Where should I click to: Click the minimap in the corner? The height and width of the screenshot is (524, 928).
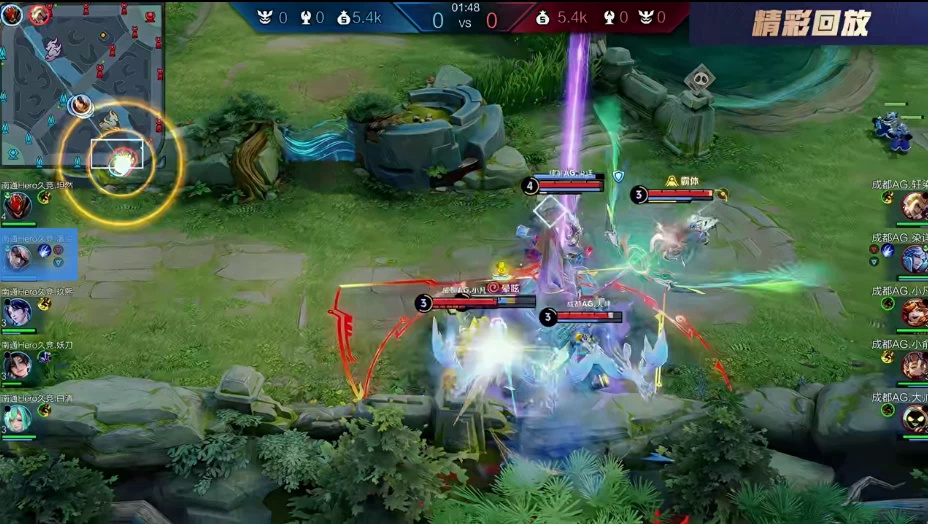coord(82,84)
